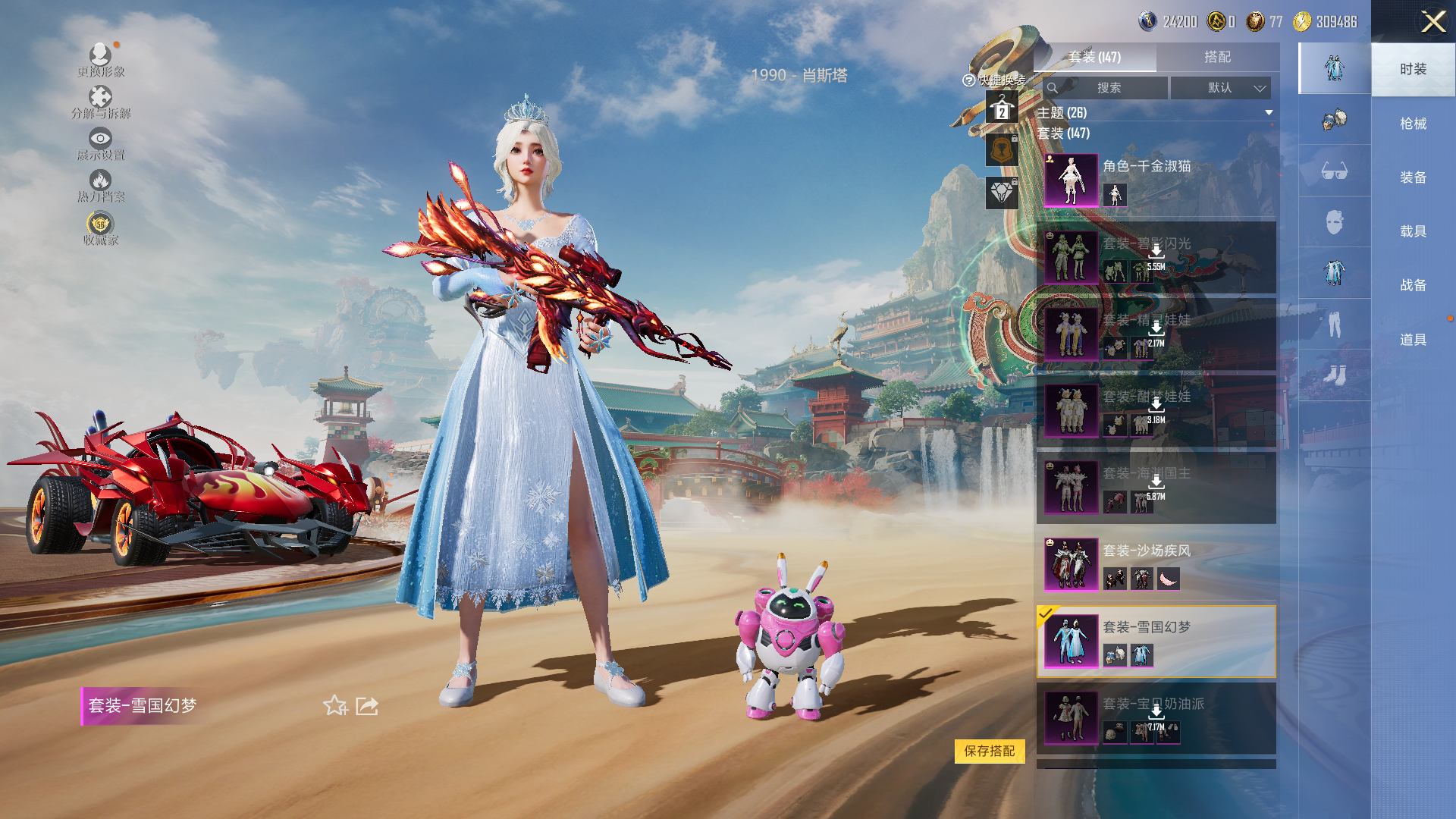Click the 搜索 search box
Image resolution: width=1456 pixels, height=819 pixels.
click(x=1108, y=88)
